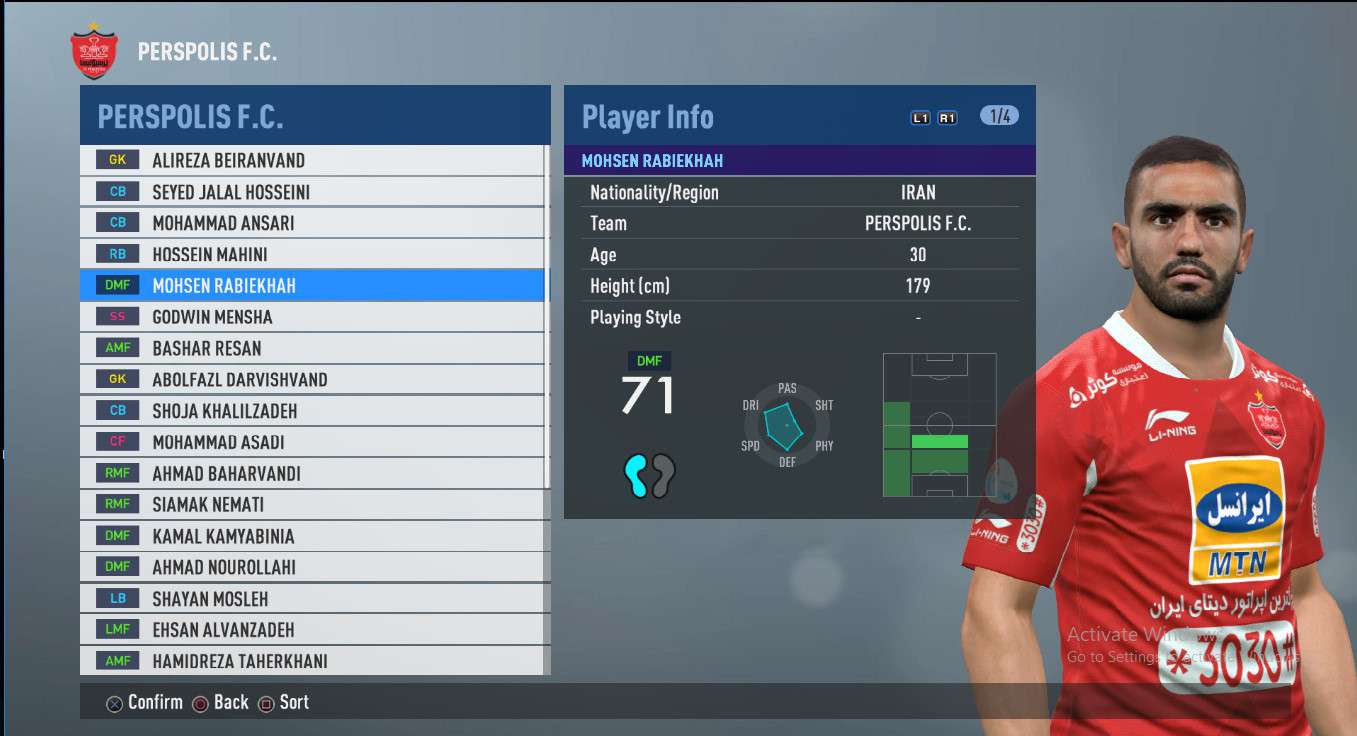This screenshot has width=1357, height=736.
Task: Select Hamidreza Taherkhani at the list bottom
Action: click(x=312, y=661)
